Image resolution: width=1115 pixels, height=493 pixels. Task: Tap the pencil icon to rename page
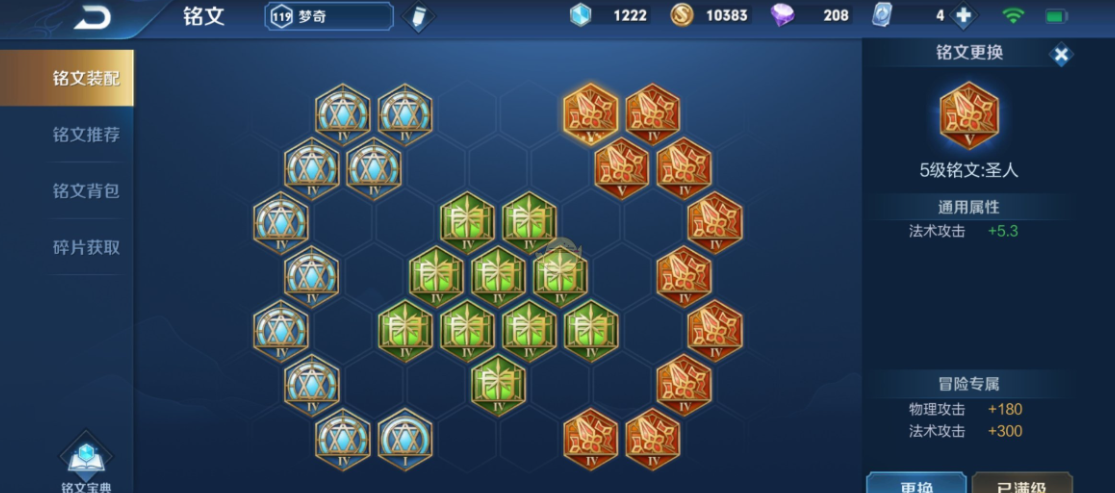click(418, 17)
